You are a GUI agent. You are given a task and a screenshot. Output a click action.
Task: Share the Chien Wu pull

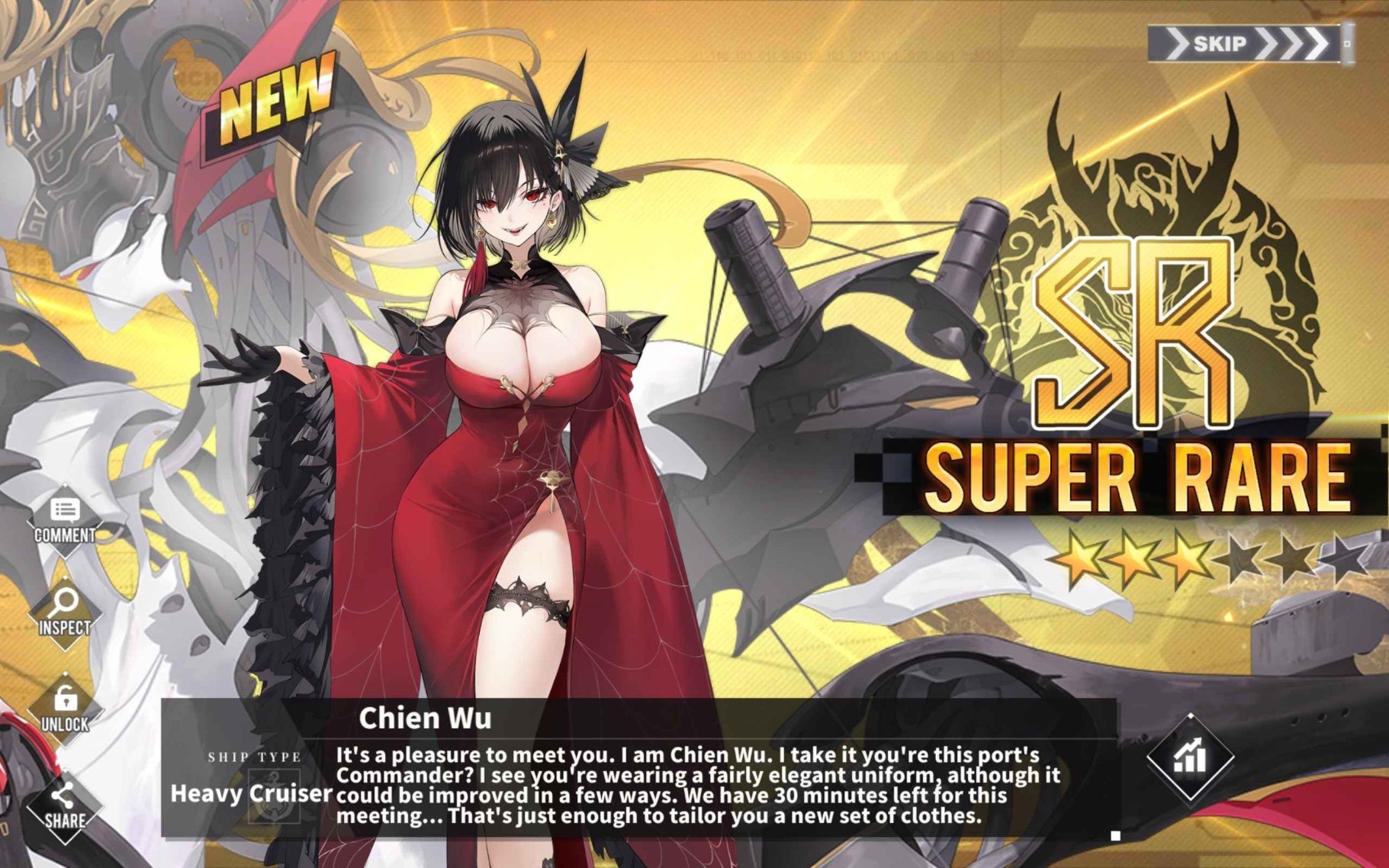tap(65, 807)
